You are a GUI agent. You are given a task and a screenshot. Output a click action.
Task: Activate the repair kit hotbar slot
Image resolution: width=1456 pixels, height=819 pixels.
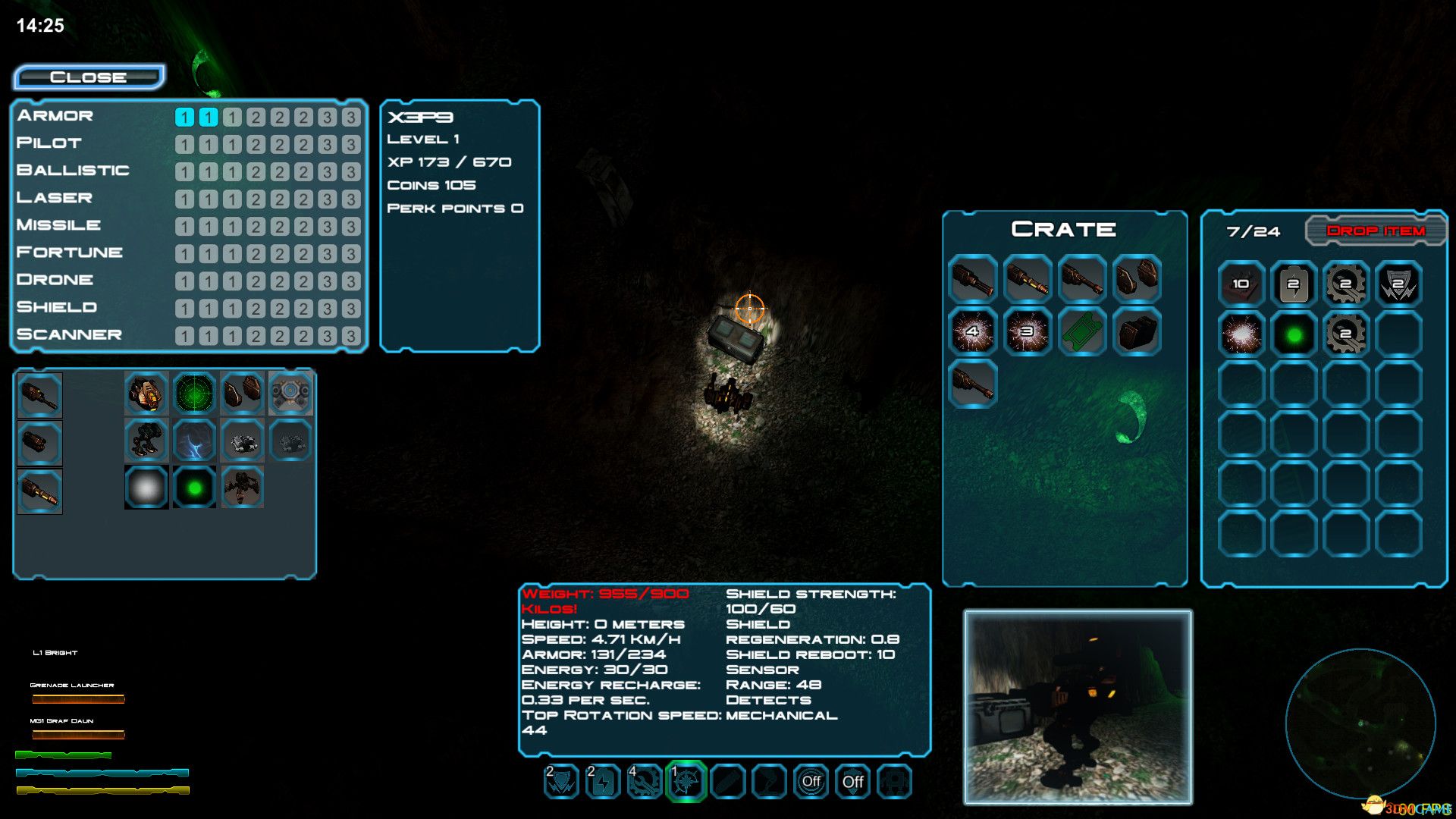tap(645, 781)
